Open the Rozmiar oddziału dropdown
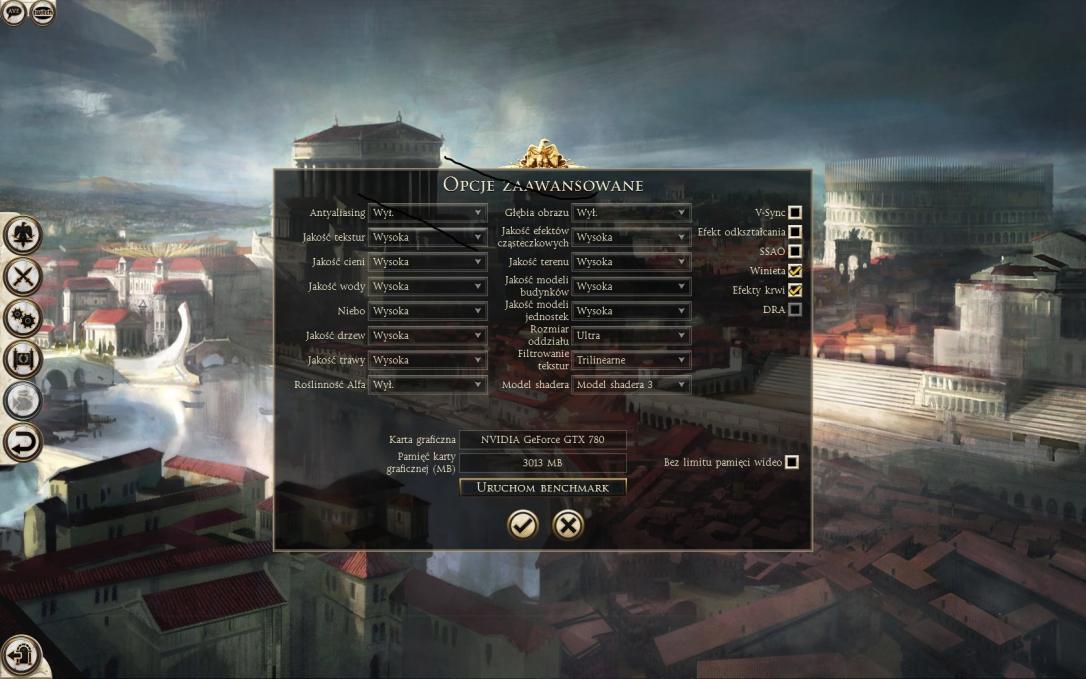This screenshot has height=679, width=1086. pyautogui.click(x=631, y=336)
